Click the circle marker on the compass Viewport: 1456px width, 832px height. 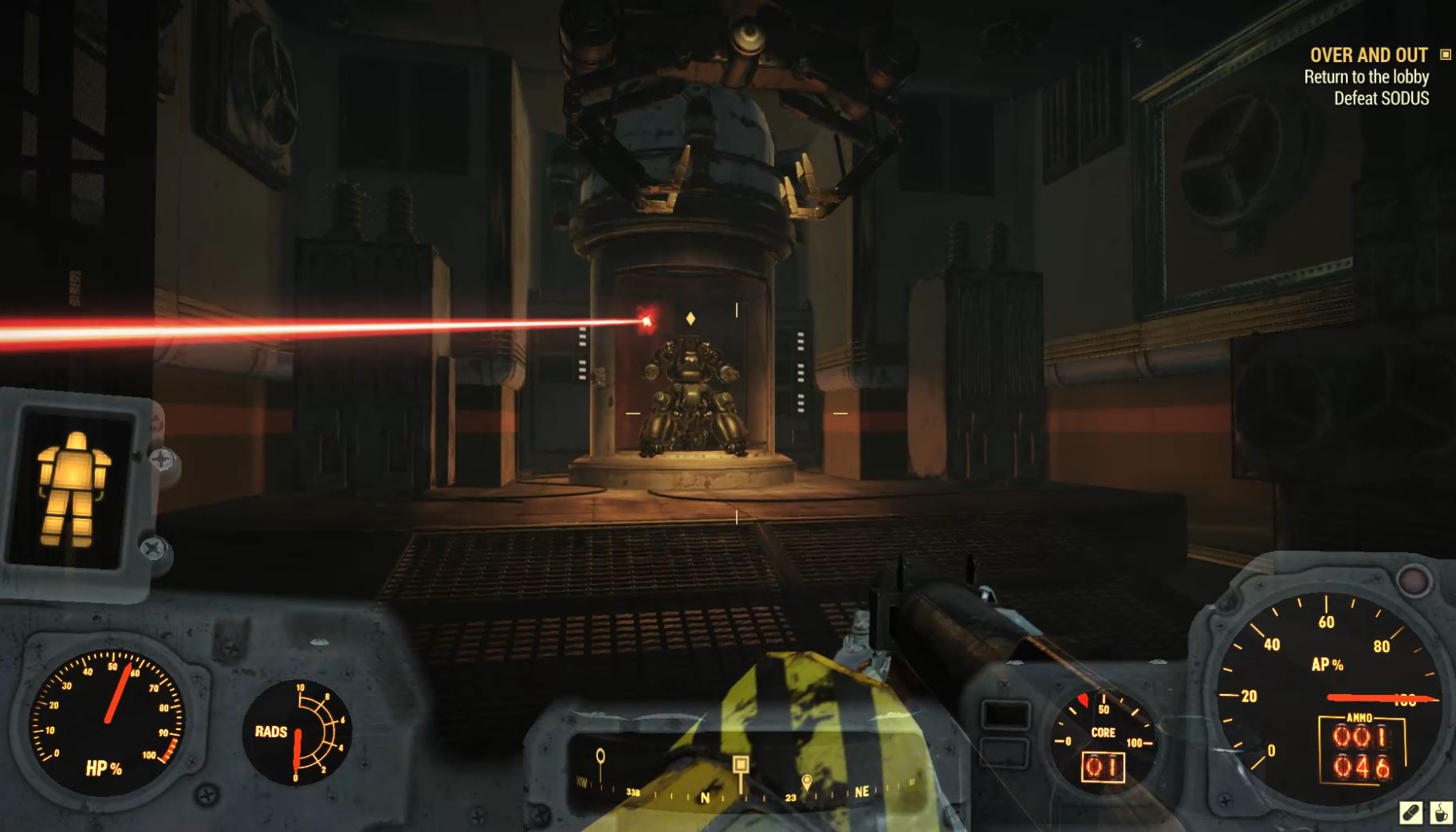[x=600, y=755]
